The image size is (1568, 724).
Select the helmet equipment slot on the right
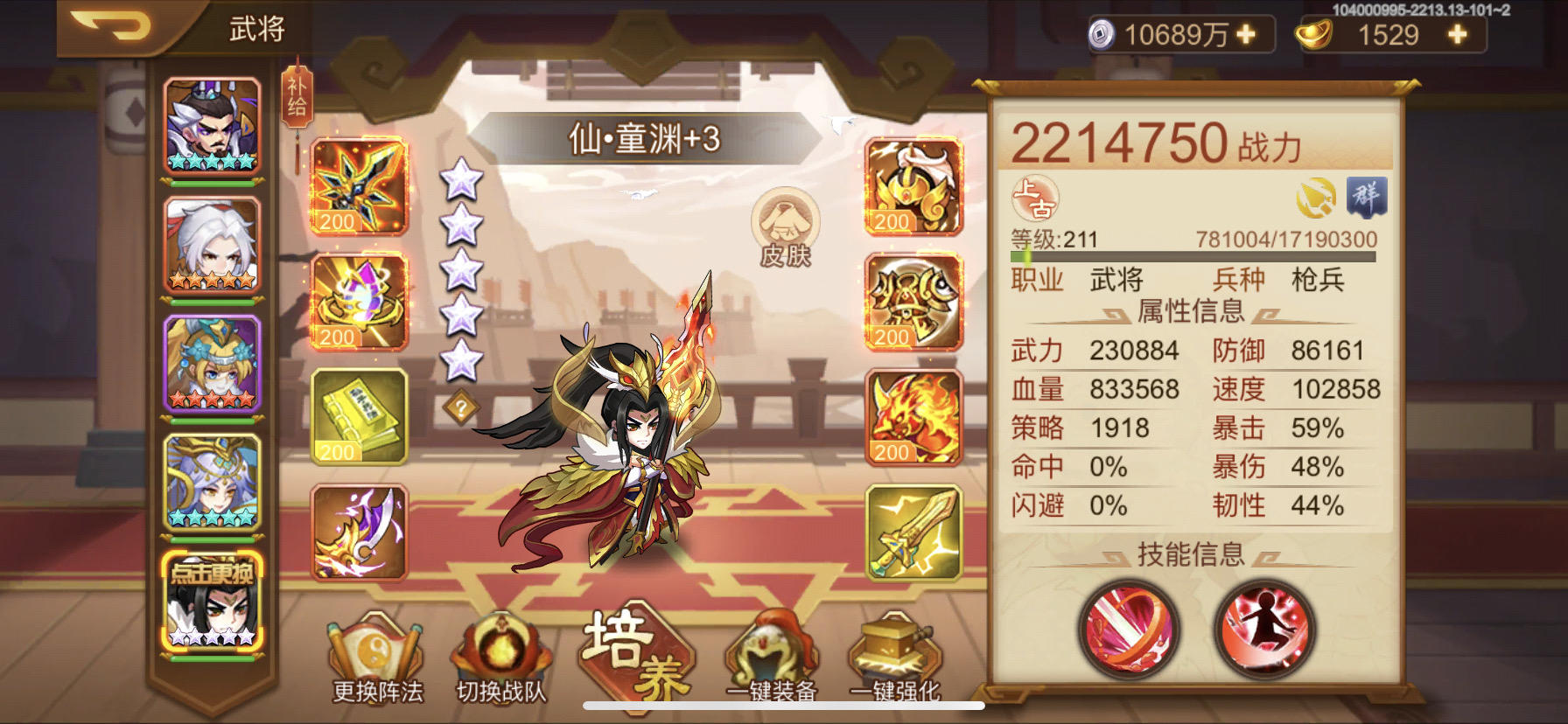pos(912,186)
